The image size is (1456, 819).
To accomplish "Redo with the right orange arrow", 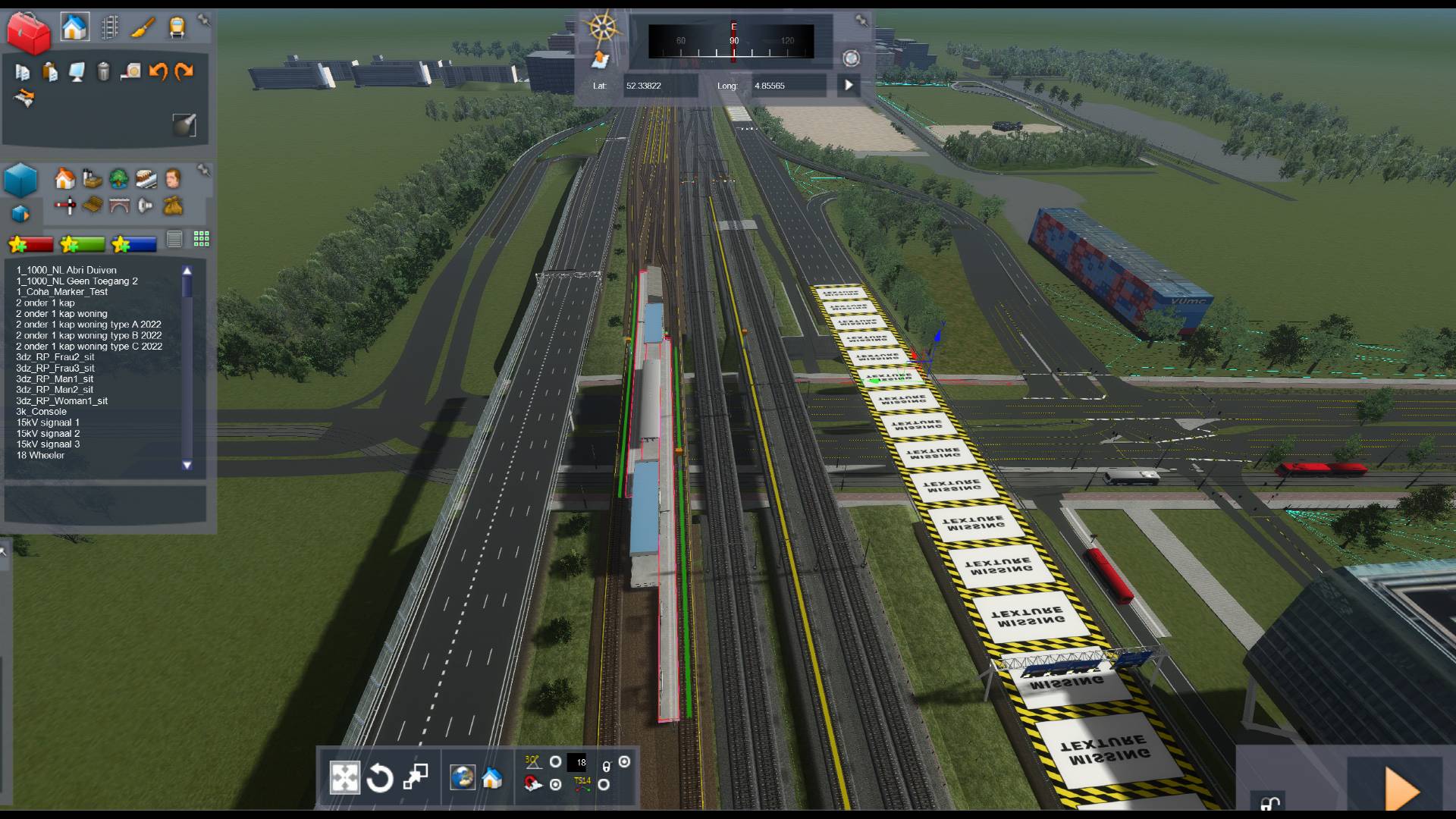I will [184, 71].
